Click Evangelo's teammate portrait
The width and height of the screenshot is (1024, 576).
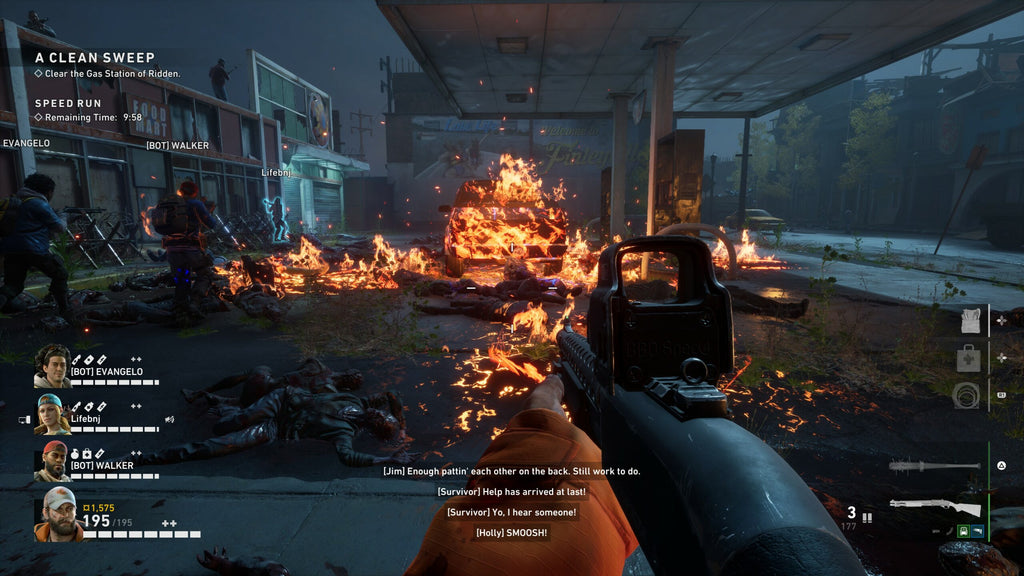[52, 366]
